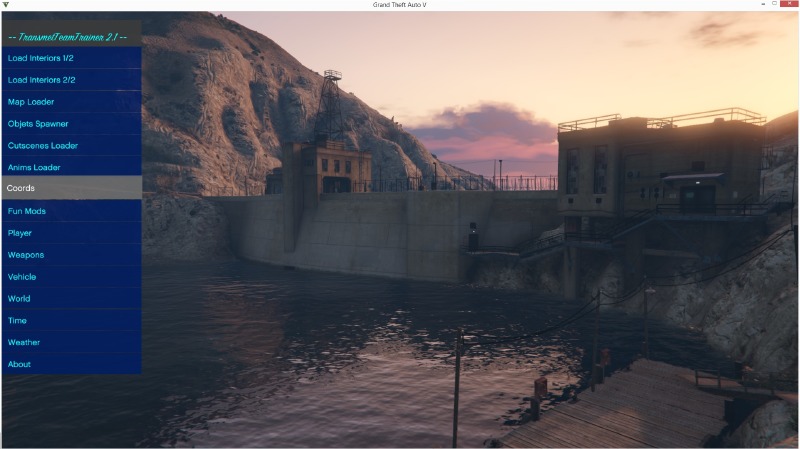The height and width of the screenshot is (449, 800).
Task: Choose the Vehicle menu entry
Action: [x=70, y=277]
